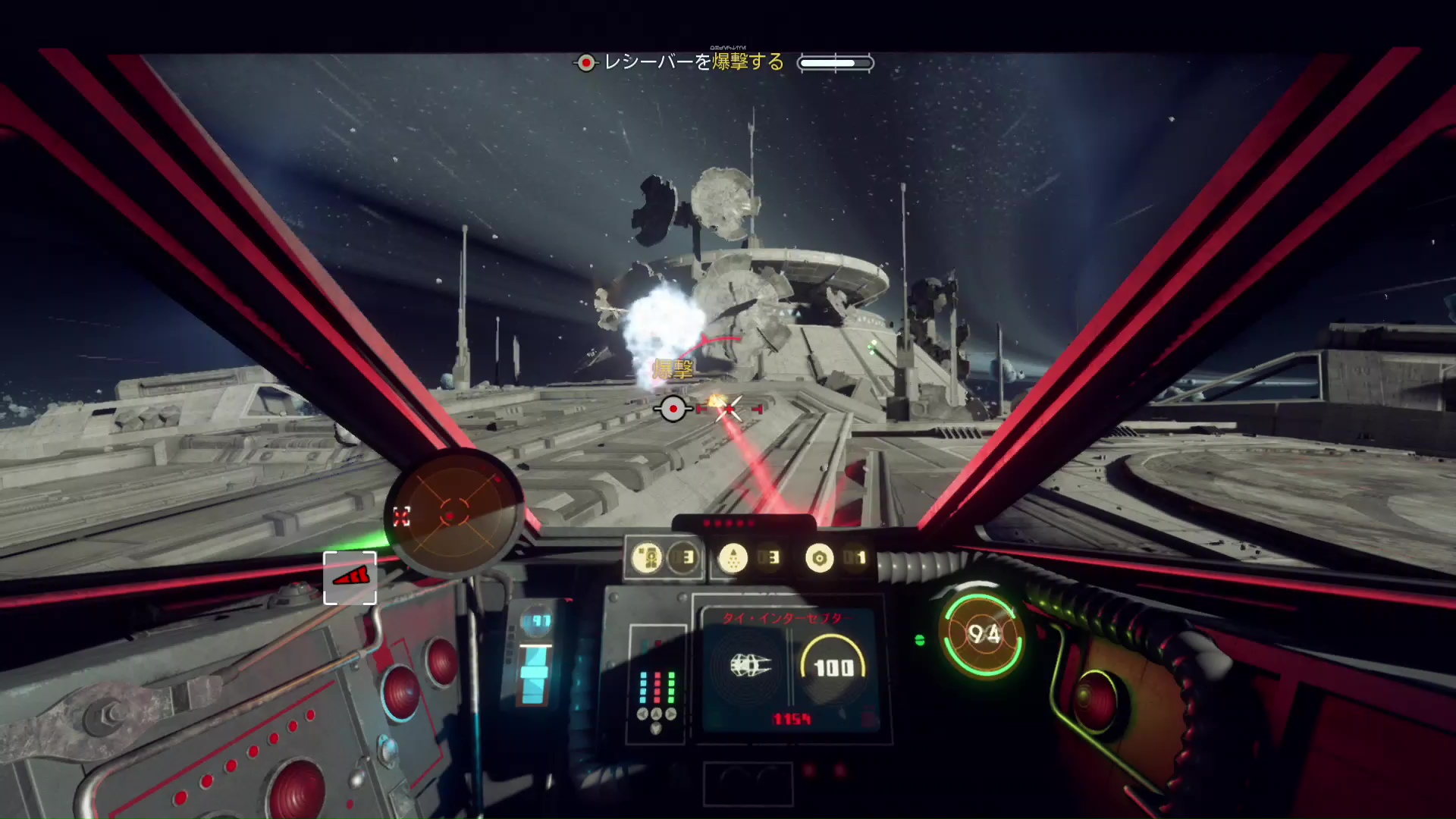1456x819 pixels.
Task: Activate the left auxiliary bomb ability icon
Action: (x=648, y=559)
